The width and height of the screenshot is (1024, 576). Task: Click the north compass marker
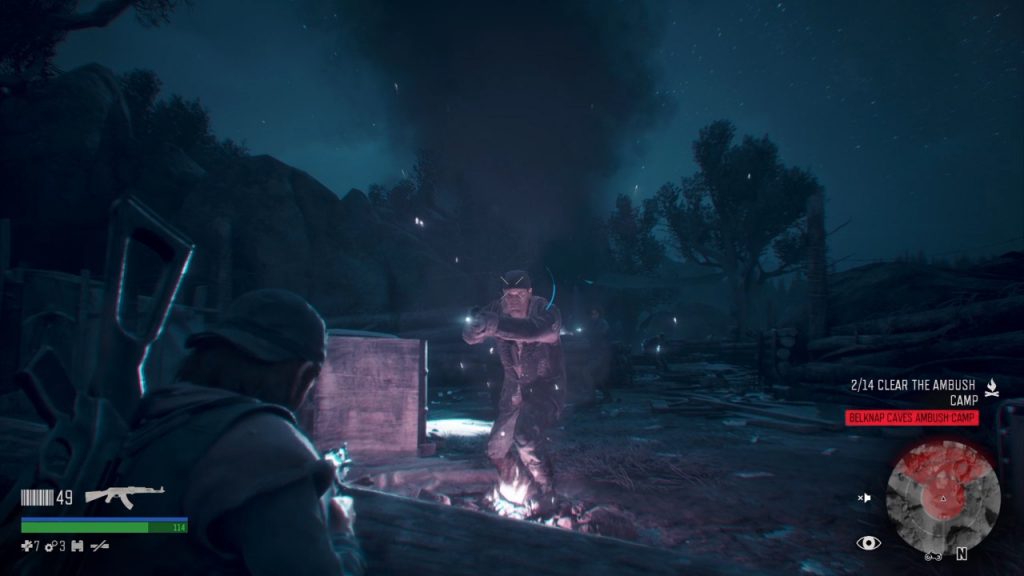coord(962,553)
